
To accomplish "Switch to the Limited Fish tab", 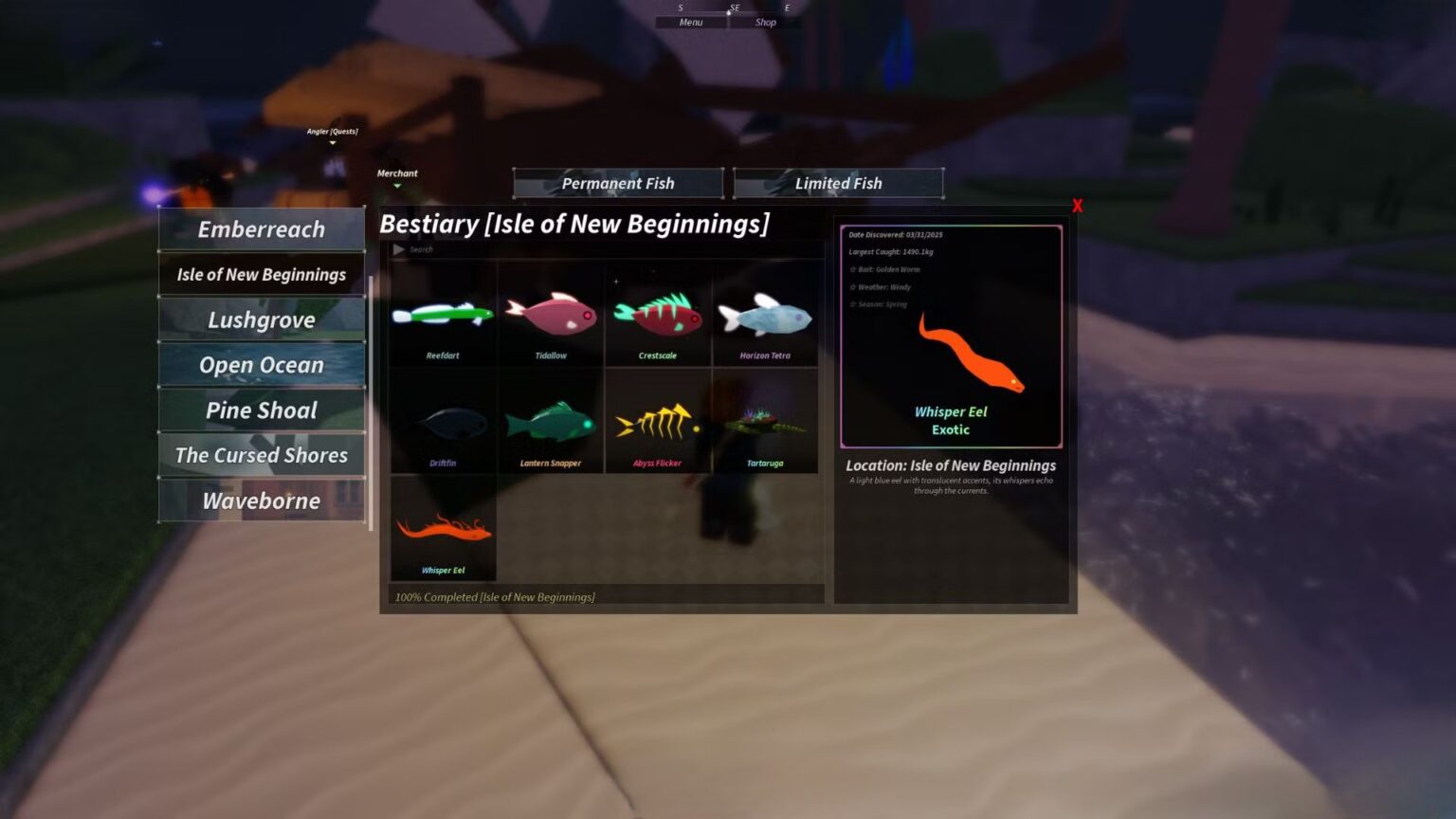I will point(838,183).
